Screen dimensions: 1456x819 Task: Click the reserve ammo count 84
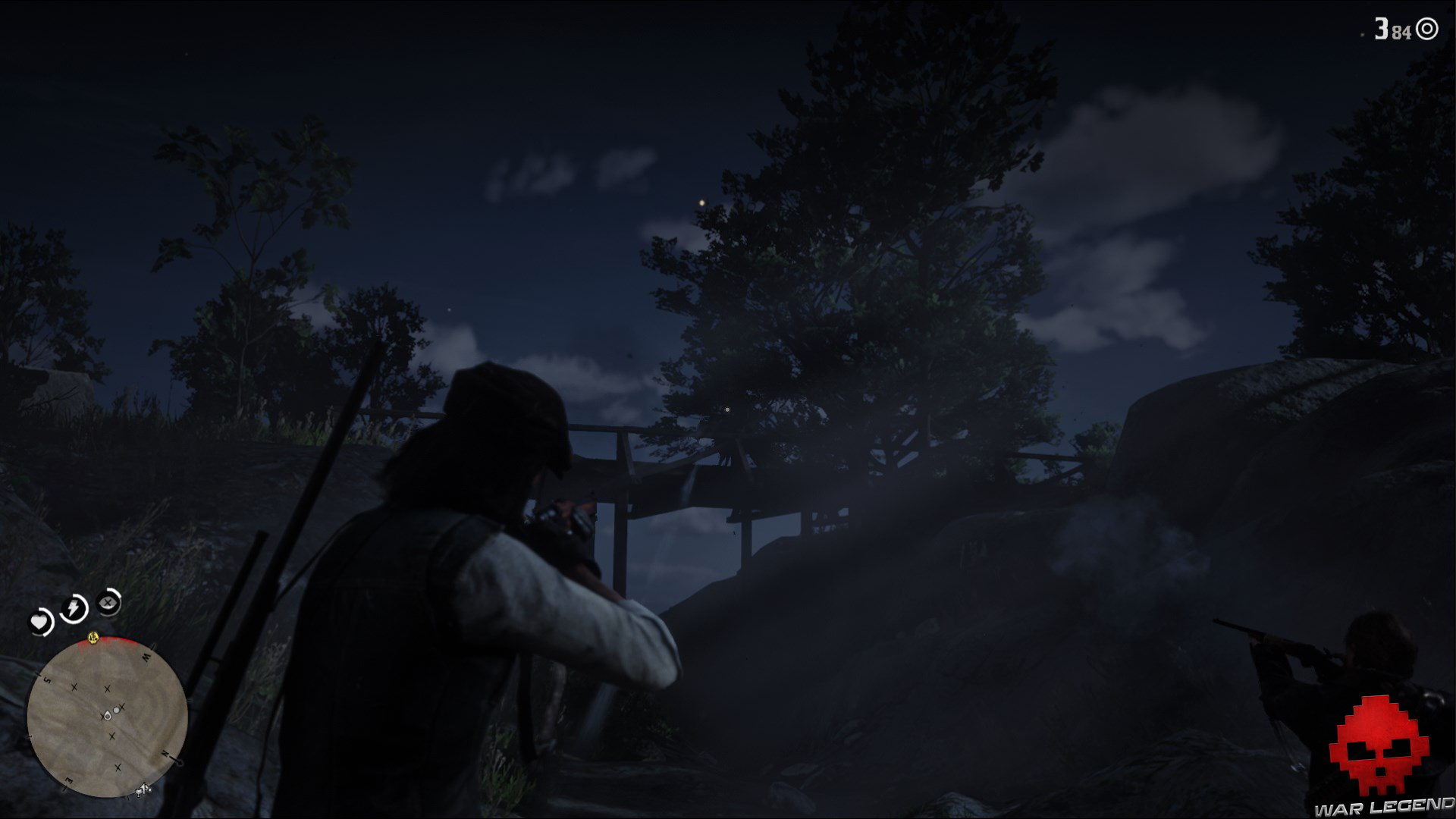[1401, 31]
